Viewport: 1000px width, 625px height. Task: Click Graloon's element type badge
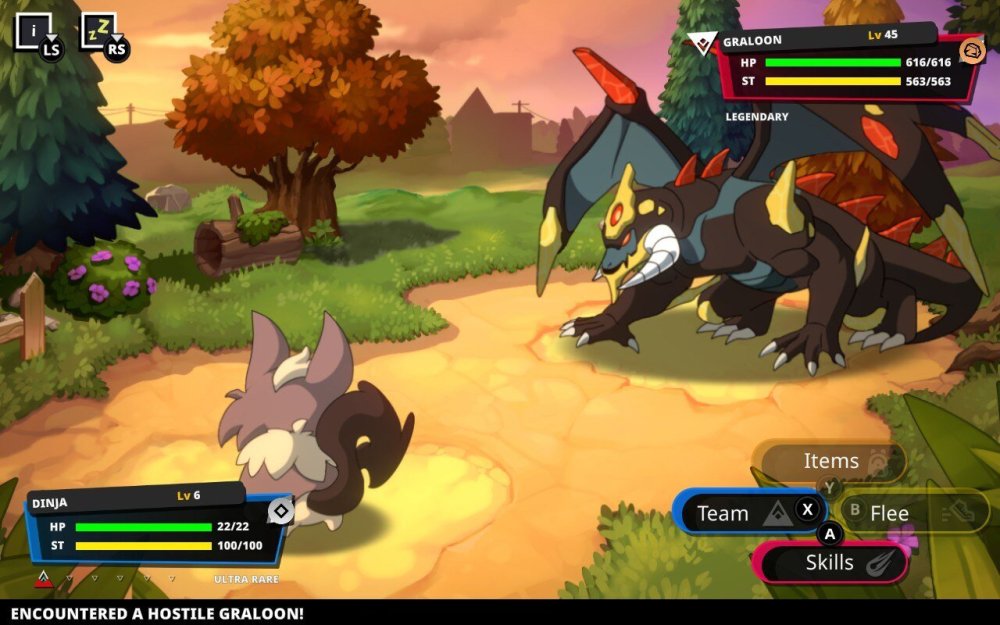point(971,50)
